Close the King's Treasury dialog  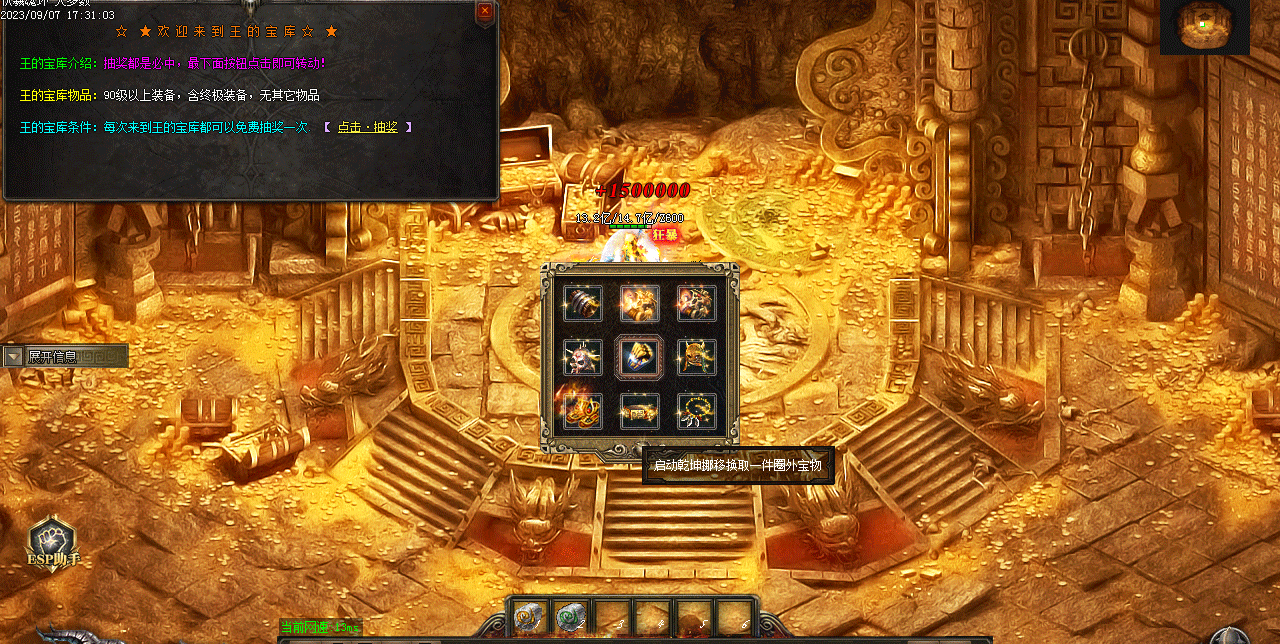coord(485,11)
